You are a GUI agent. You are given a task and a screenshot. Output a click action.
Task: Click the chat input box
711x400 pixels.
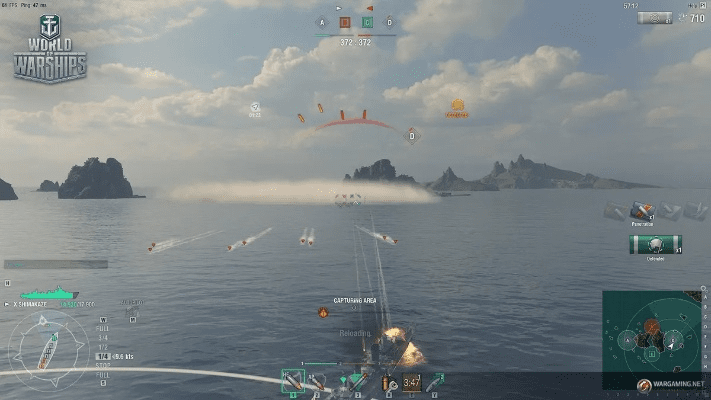(x=56, y=264)
